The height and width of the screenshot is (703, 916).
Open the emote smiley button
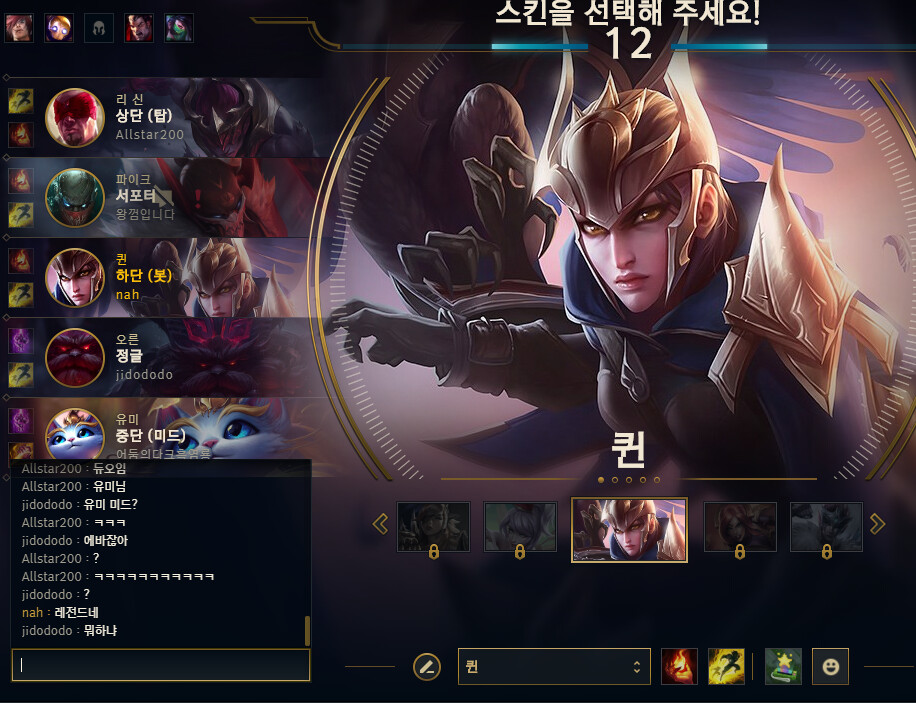[830, 666]
